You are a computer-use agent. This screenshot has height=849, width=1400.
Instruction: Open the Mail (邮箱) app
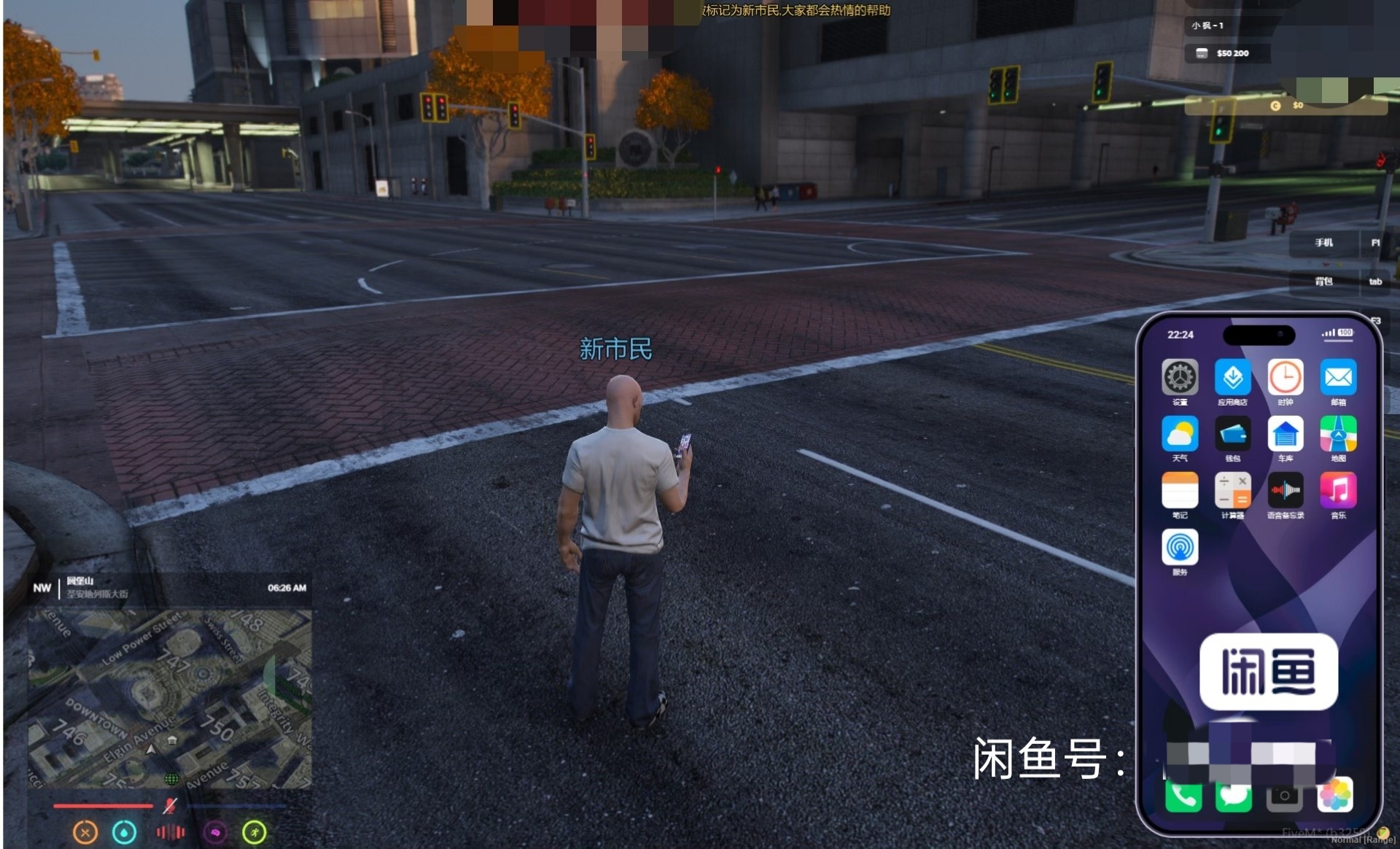click(1338, 378)
